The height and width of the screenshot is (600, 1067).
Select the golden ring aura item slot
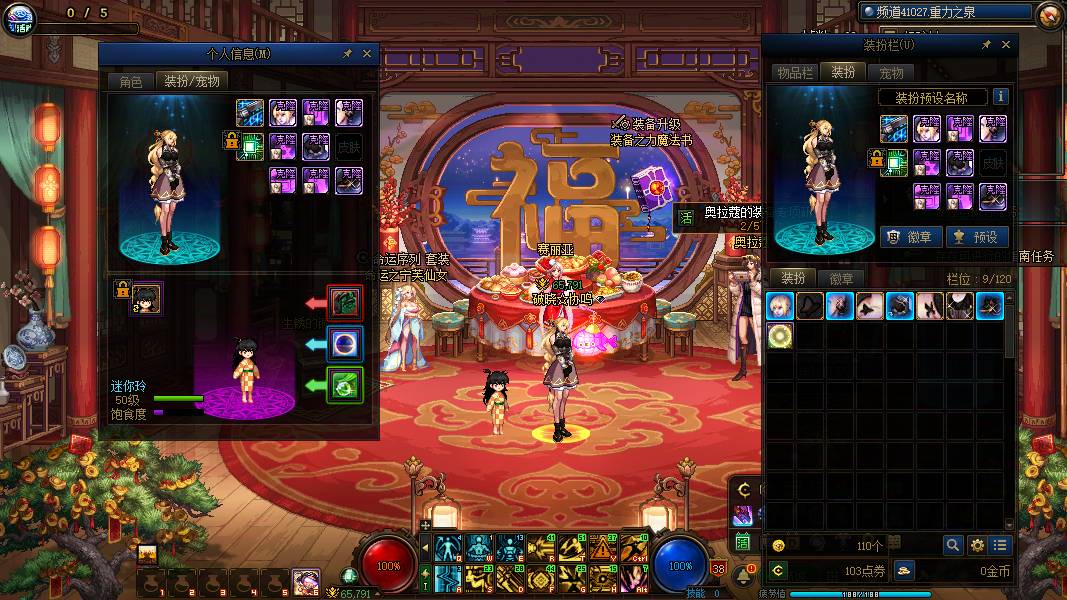[x=780, y=336]
